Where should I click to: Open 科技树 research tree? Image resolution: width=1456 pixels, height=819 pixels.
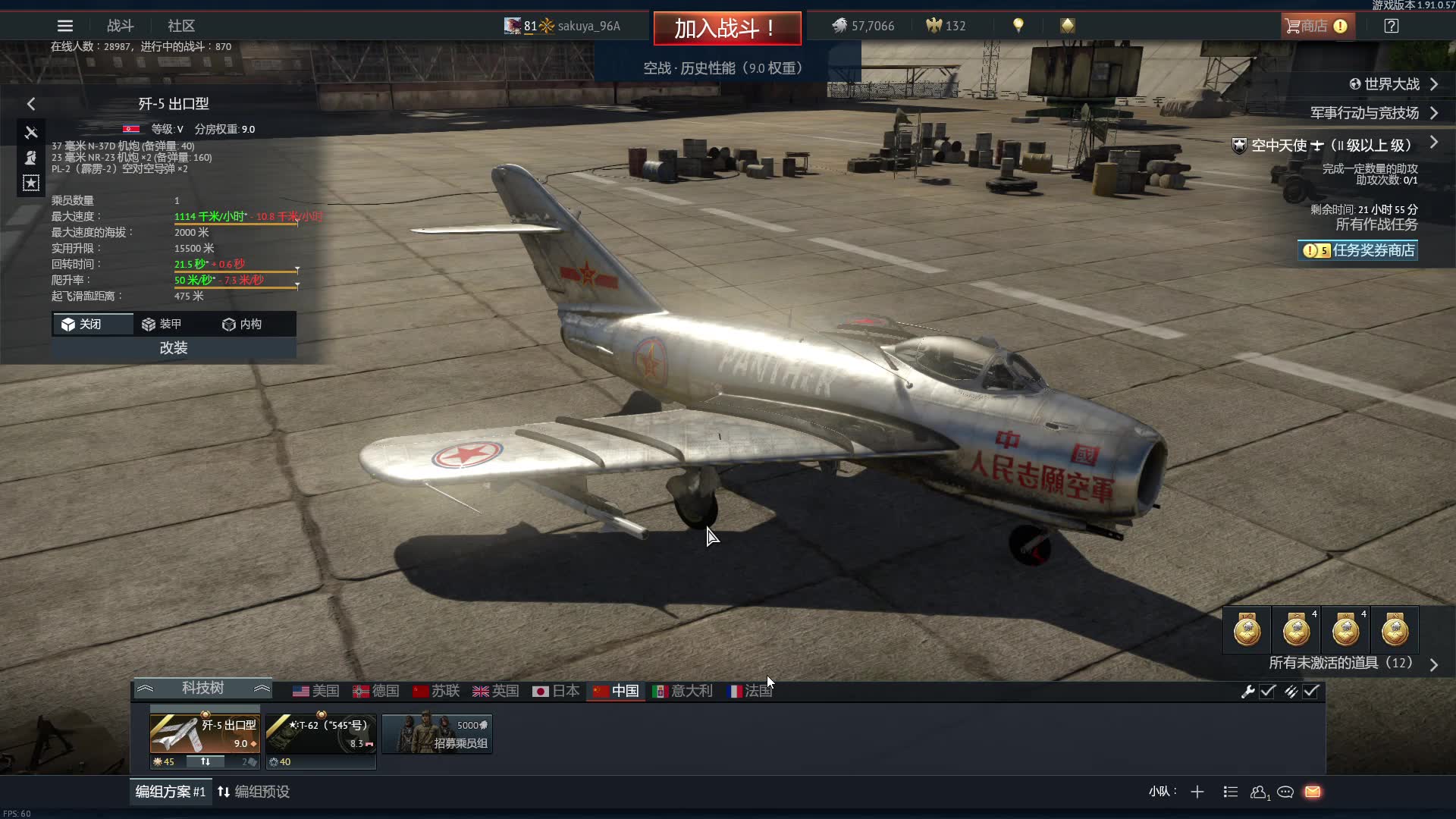click(202, 688)
